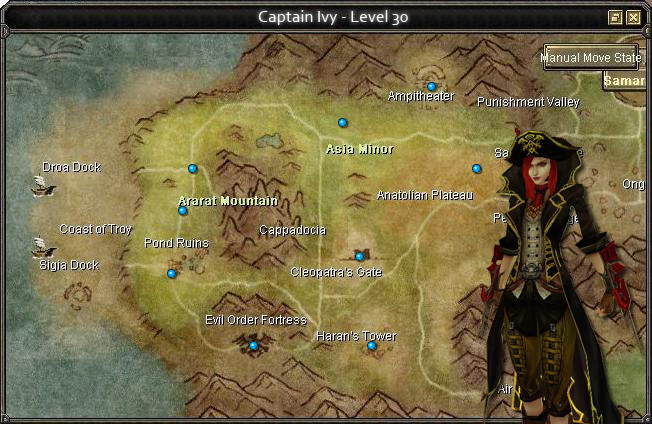Open the Samar region button
Screen dimensions: 652x424
(626, 80)
